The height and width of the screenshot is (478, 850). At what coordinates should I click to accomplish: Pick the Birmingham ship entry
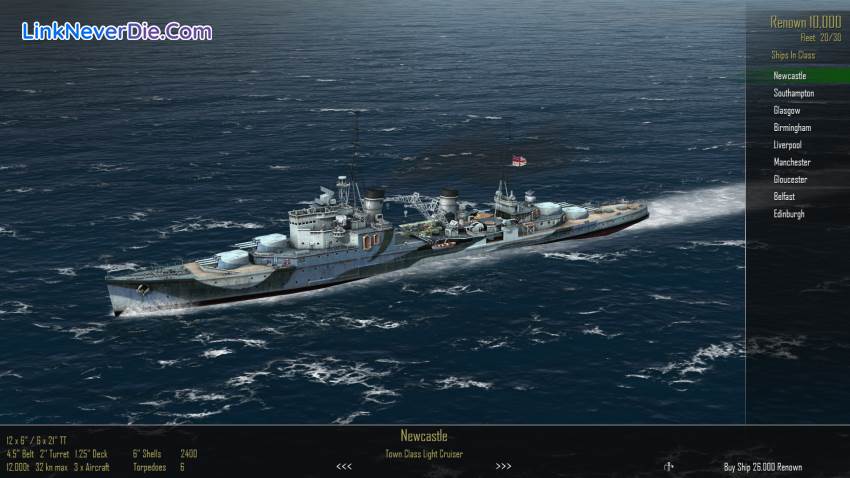(792, 128)
